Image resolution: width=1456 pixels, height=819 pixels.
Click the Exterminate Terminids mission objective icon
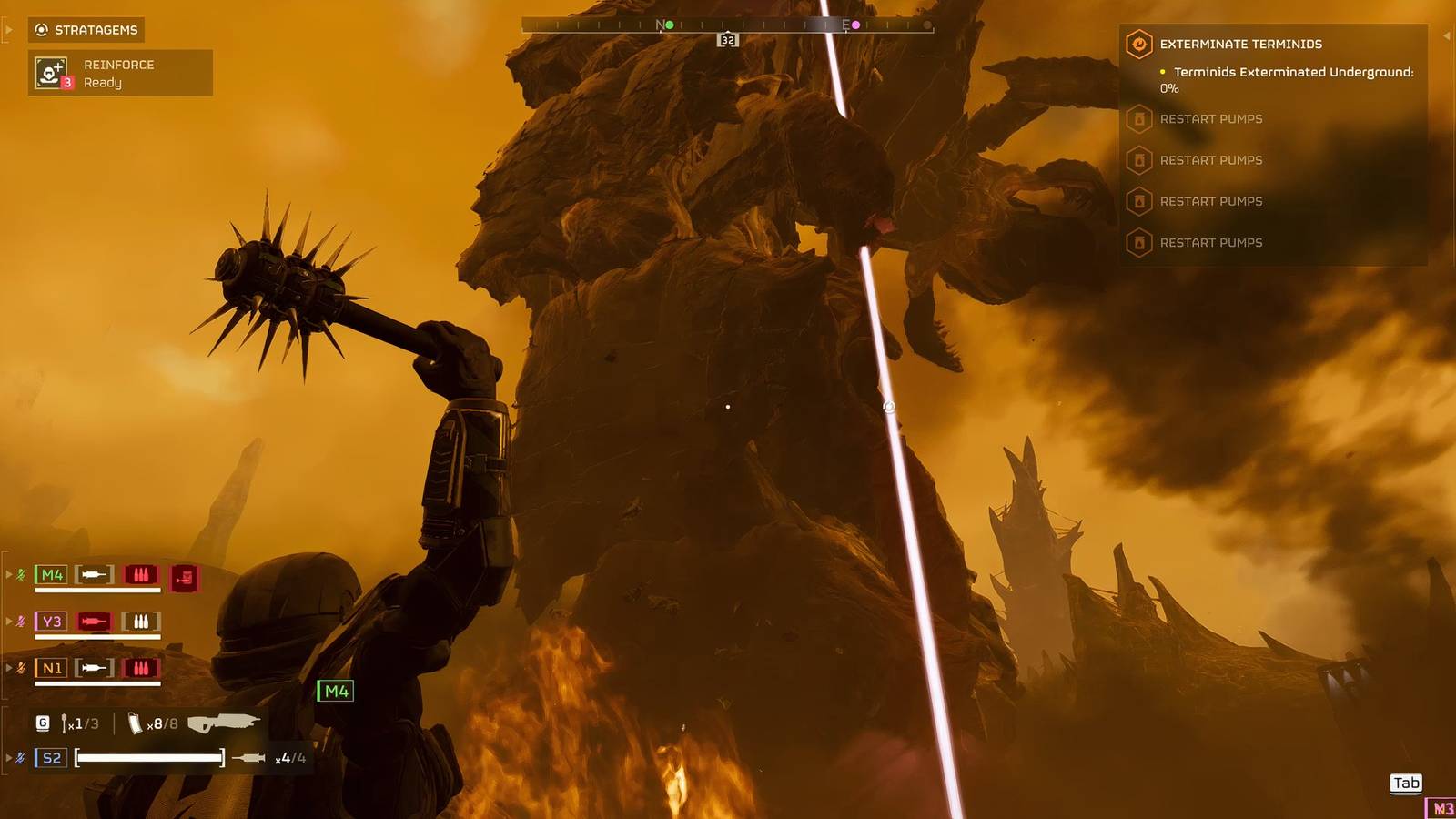point(1139,44)
